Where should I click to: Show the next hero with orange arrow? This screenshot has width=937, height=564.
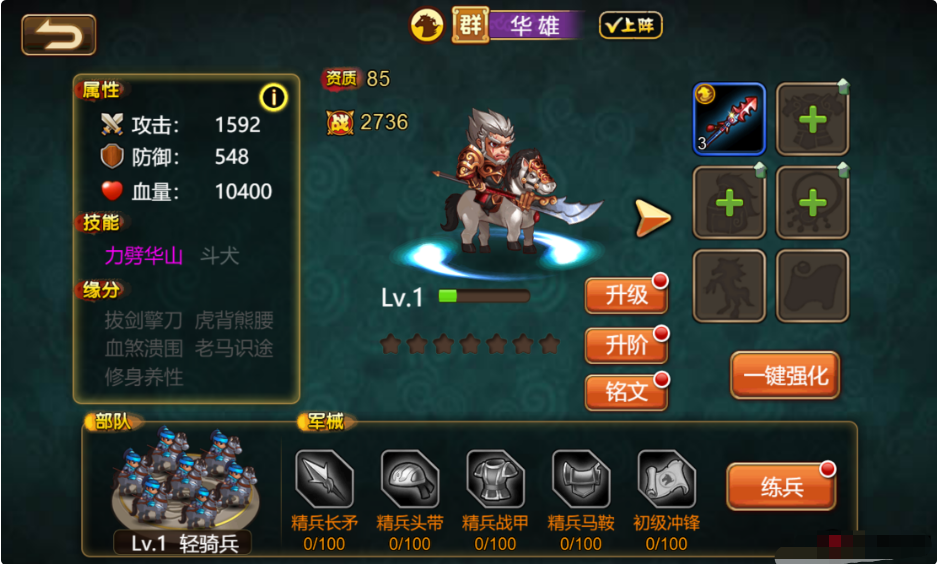coord(652,217)
